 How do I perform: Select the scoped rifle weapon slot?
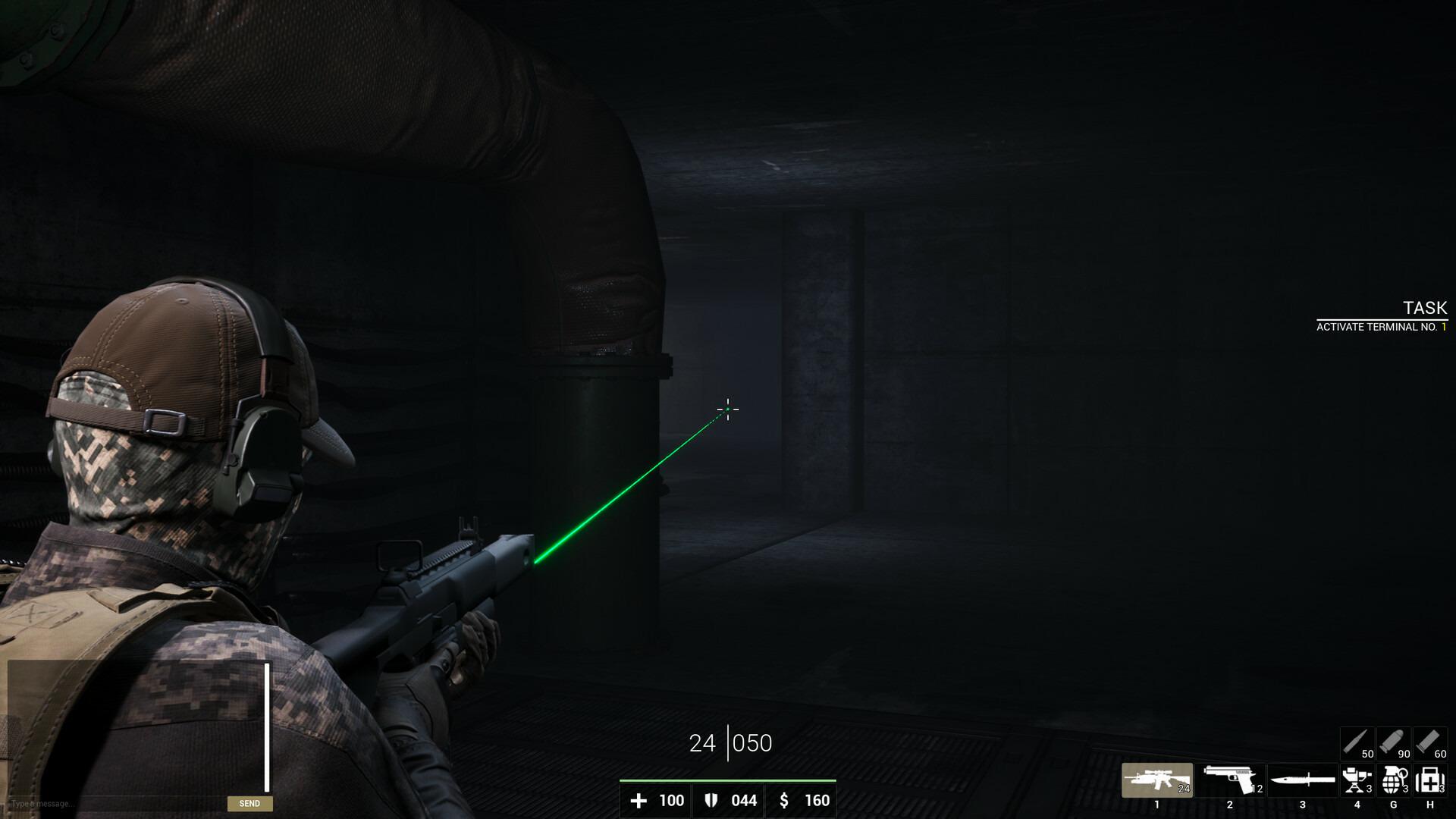tap(1156, 780)
